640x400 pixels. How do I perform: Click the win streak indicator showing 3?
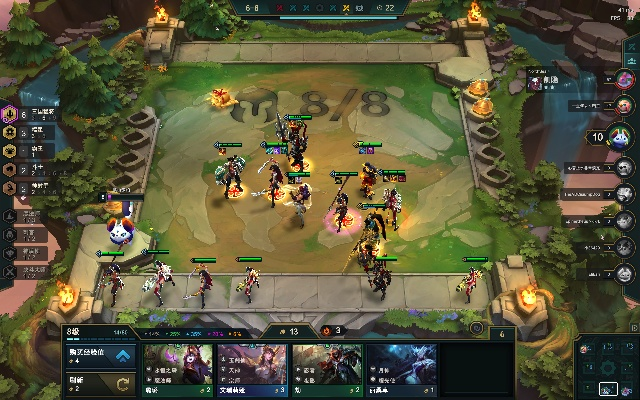point(333,331)
